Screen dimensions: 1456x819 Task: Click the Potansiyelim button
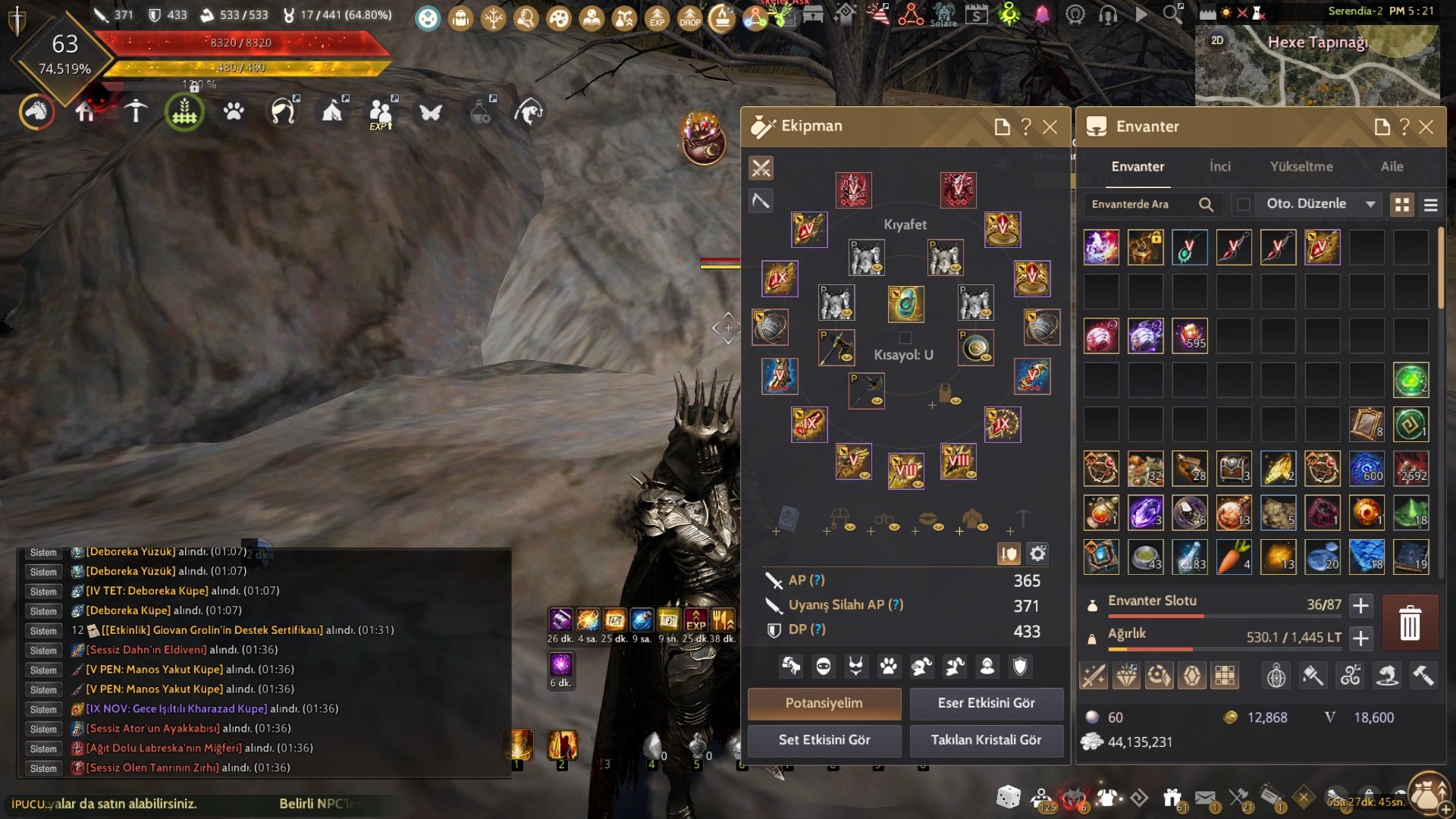click(x=824, y=703)
